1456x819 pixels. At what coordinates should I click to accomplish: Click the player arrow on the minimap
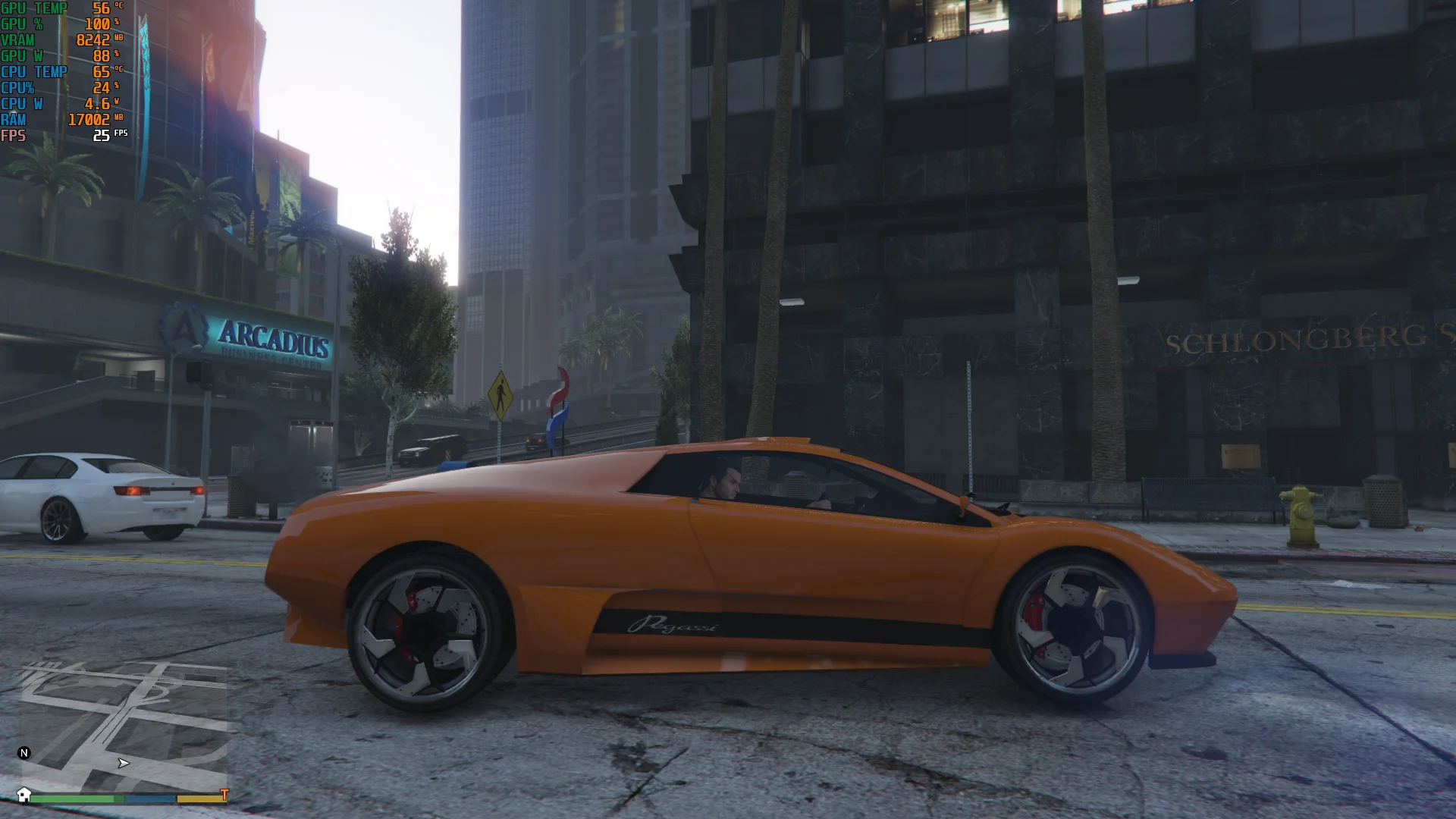124,763
